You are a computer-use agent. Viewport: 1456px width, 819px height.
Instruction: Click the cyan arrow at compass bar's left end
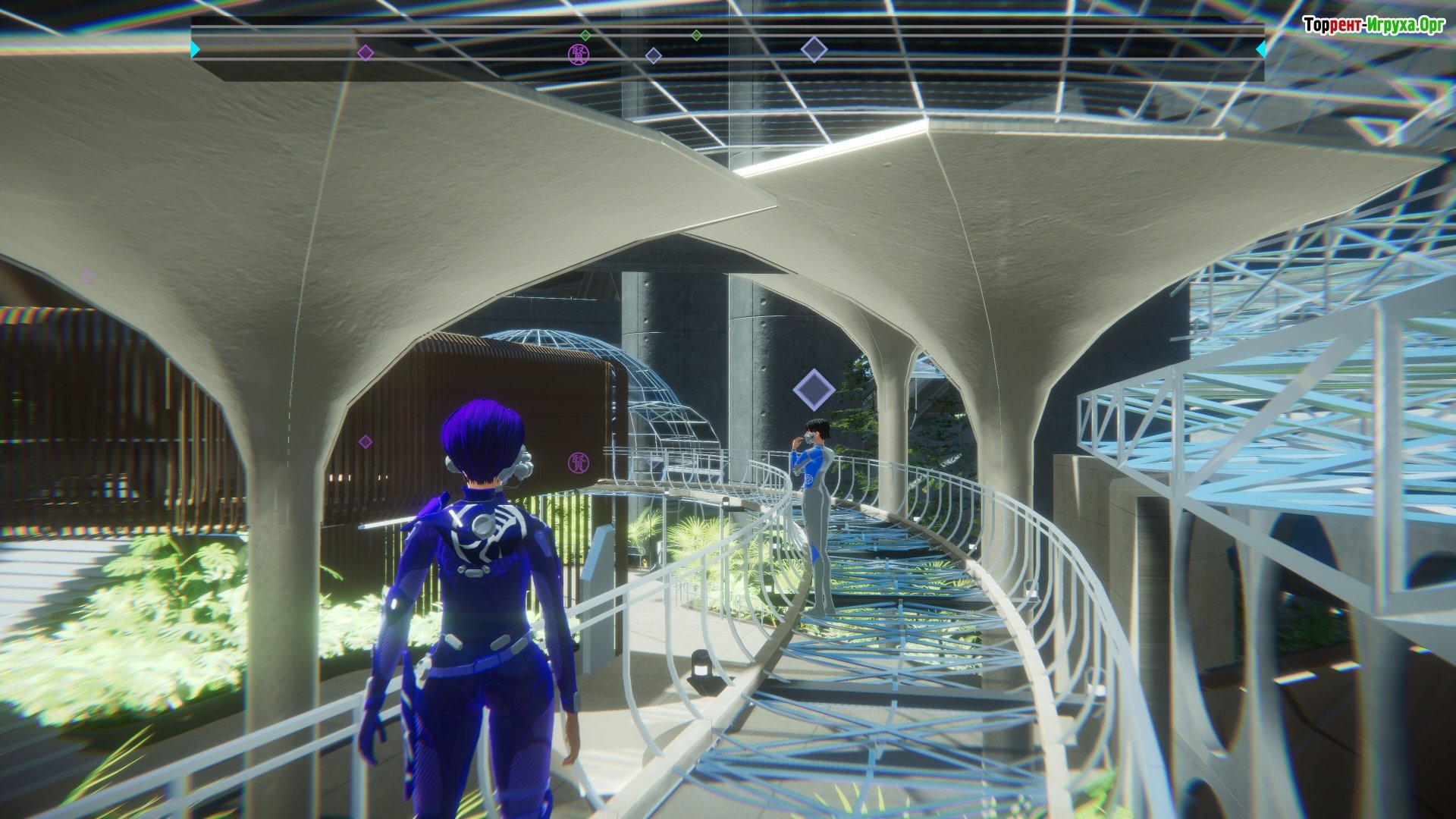196,49
